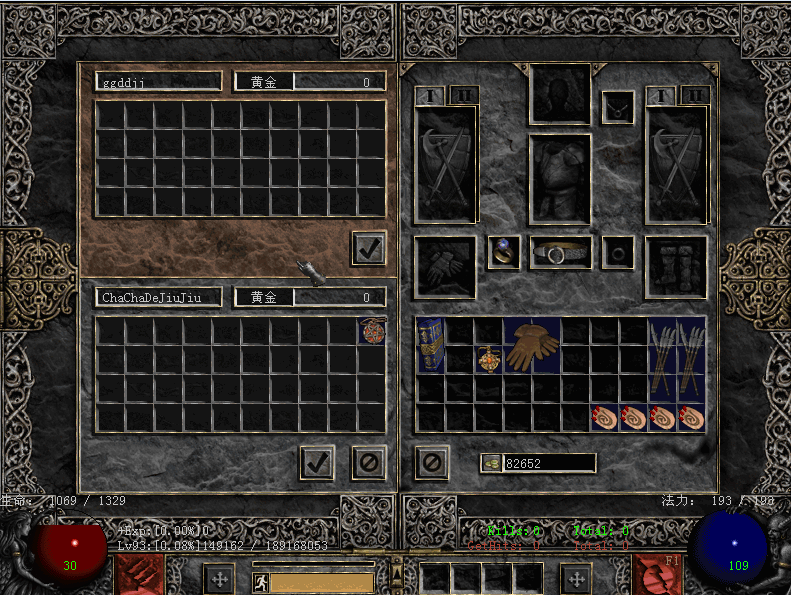791x595 pixels.
Task: Select the amulet in the inventory grid
Action: pyautogui.click(x=488, y=358)
